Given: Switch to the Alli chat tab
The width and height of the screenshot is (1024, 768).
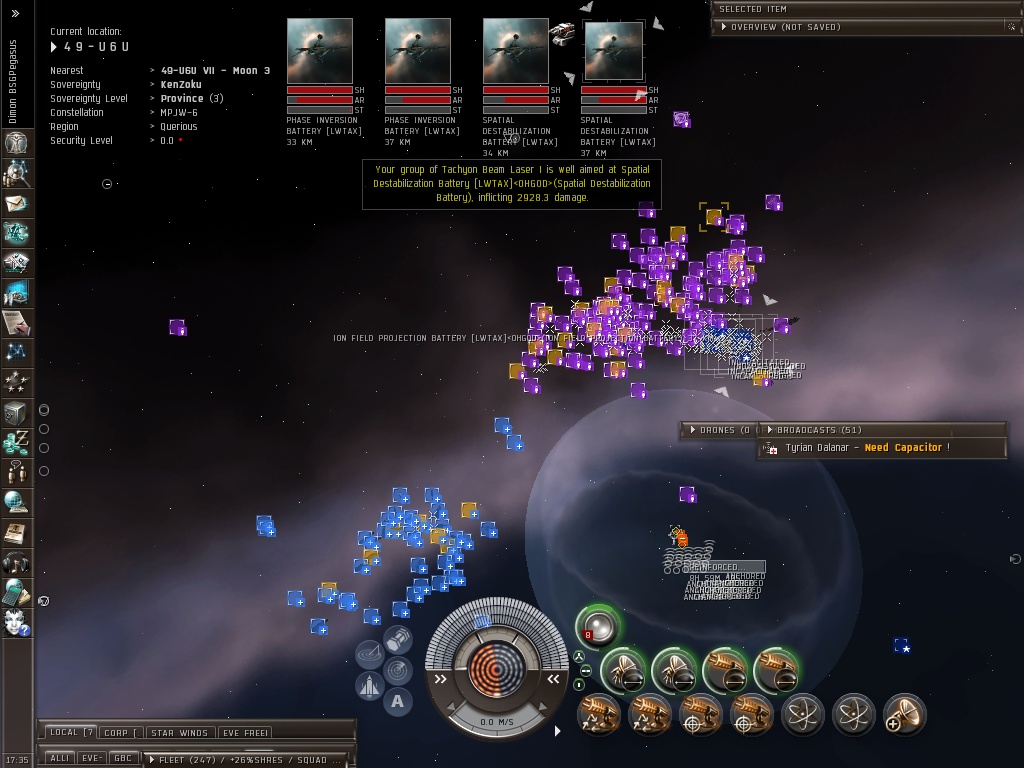Looking at the screenshot, I should [x=60, y=758].
